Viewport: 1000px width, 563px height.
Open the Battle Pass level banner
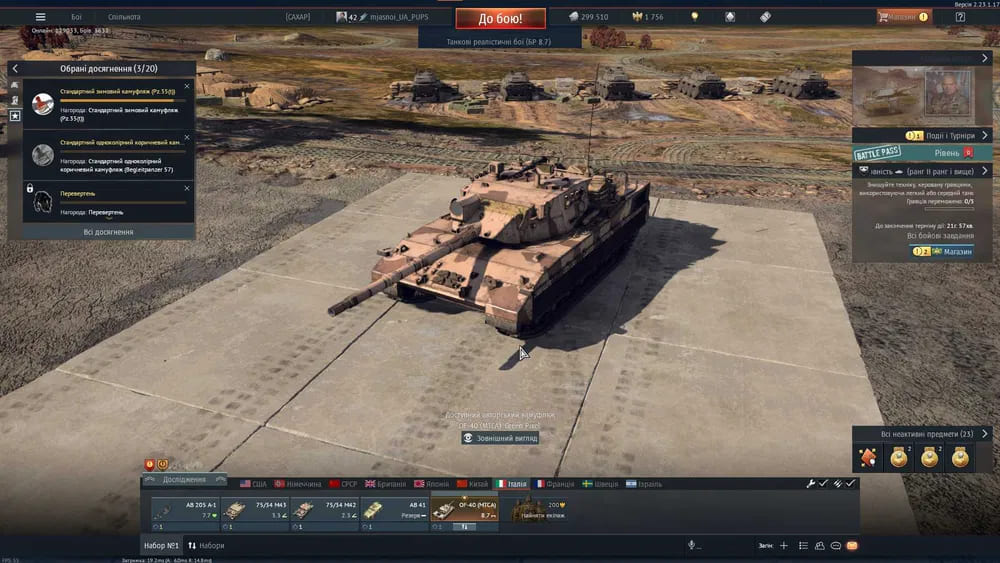coord(920,153)
